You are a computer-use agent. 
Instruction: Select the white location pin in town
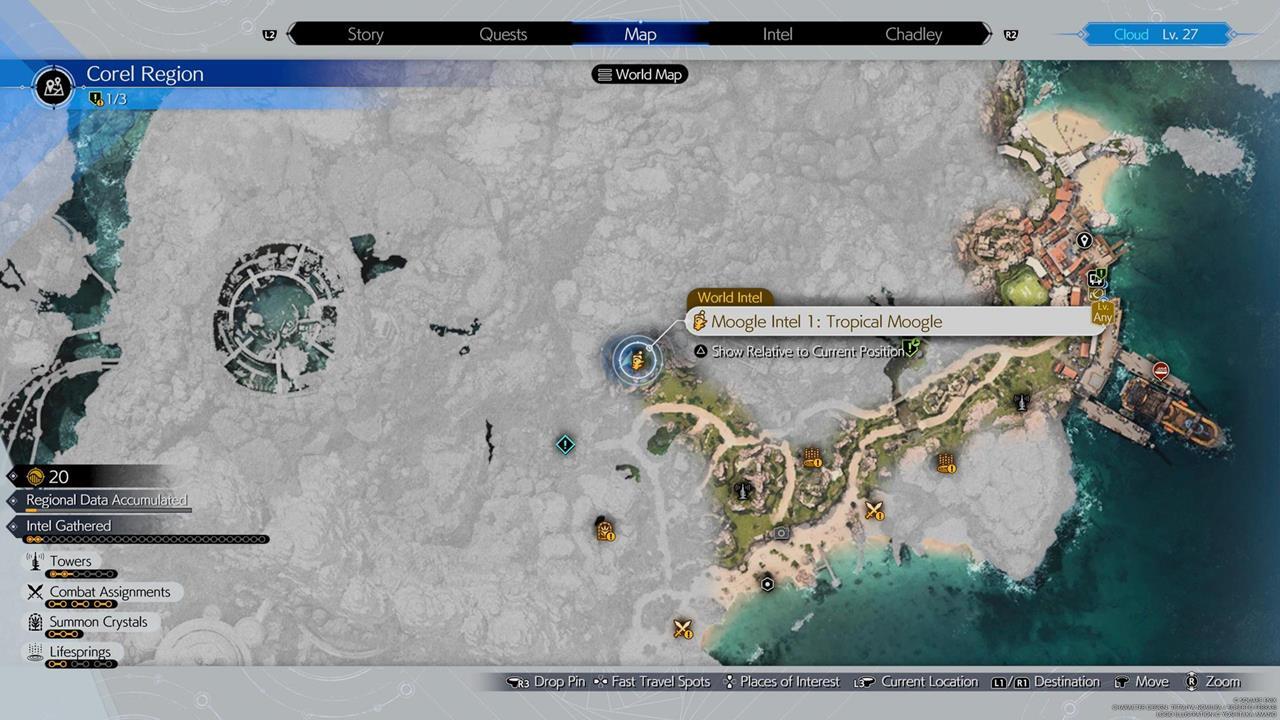coord(1084,241)
